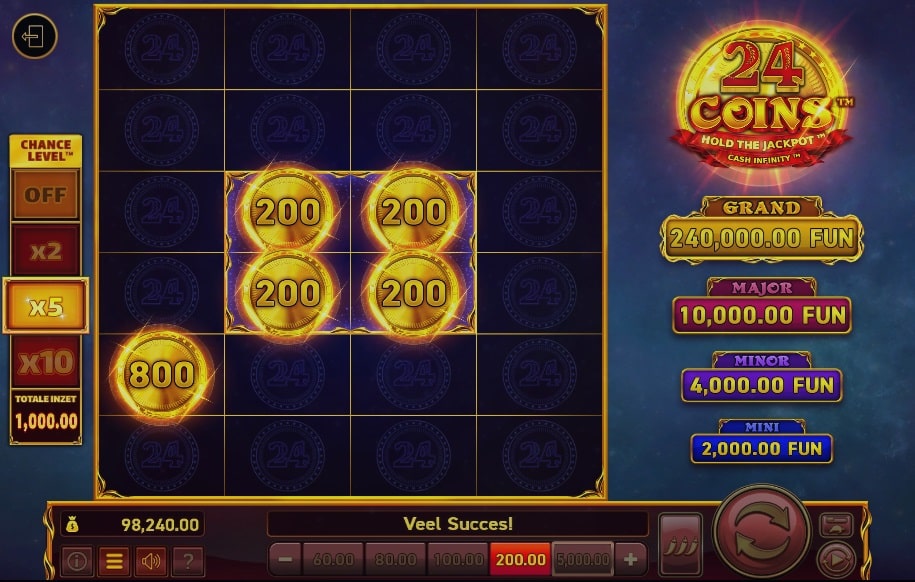Choose the 100.00 bet amount
915x582 pixels.
click(458, 559)
